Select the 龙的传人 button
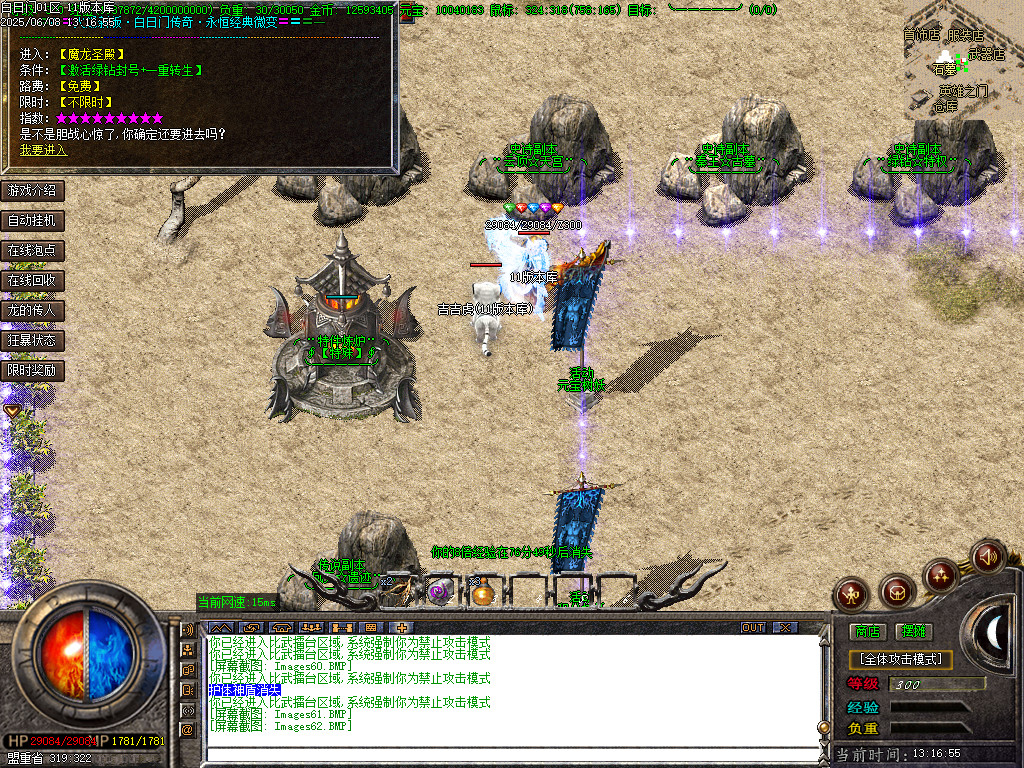 pyautogui.click(x=33, y=310)
